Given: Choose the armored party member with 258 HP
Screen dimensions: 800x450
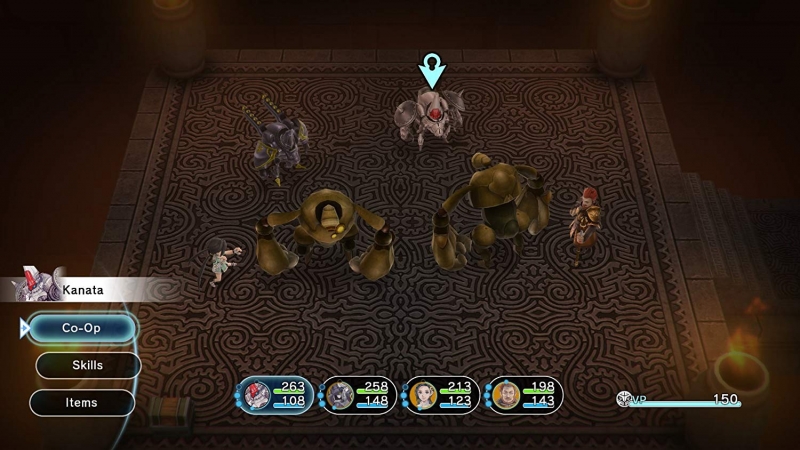Looking at the screenshot, I should point(340,395).
